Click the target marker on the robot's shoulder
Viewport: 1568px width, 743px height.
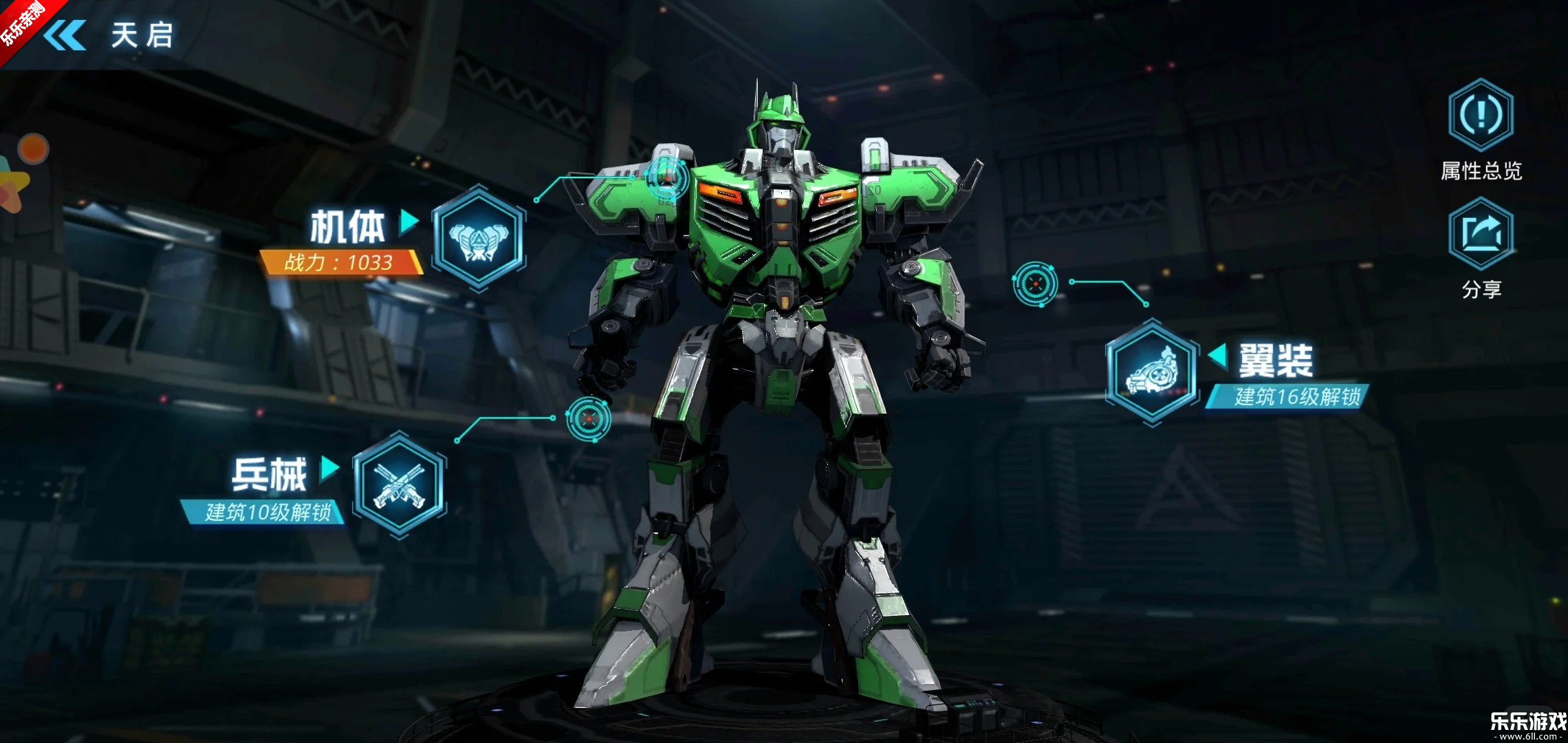666,178
